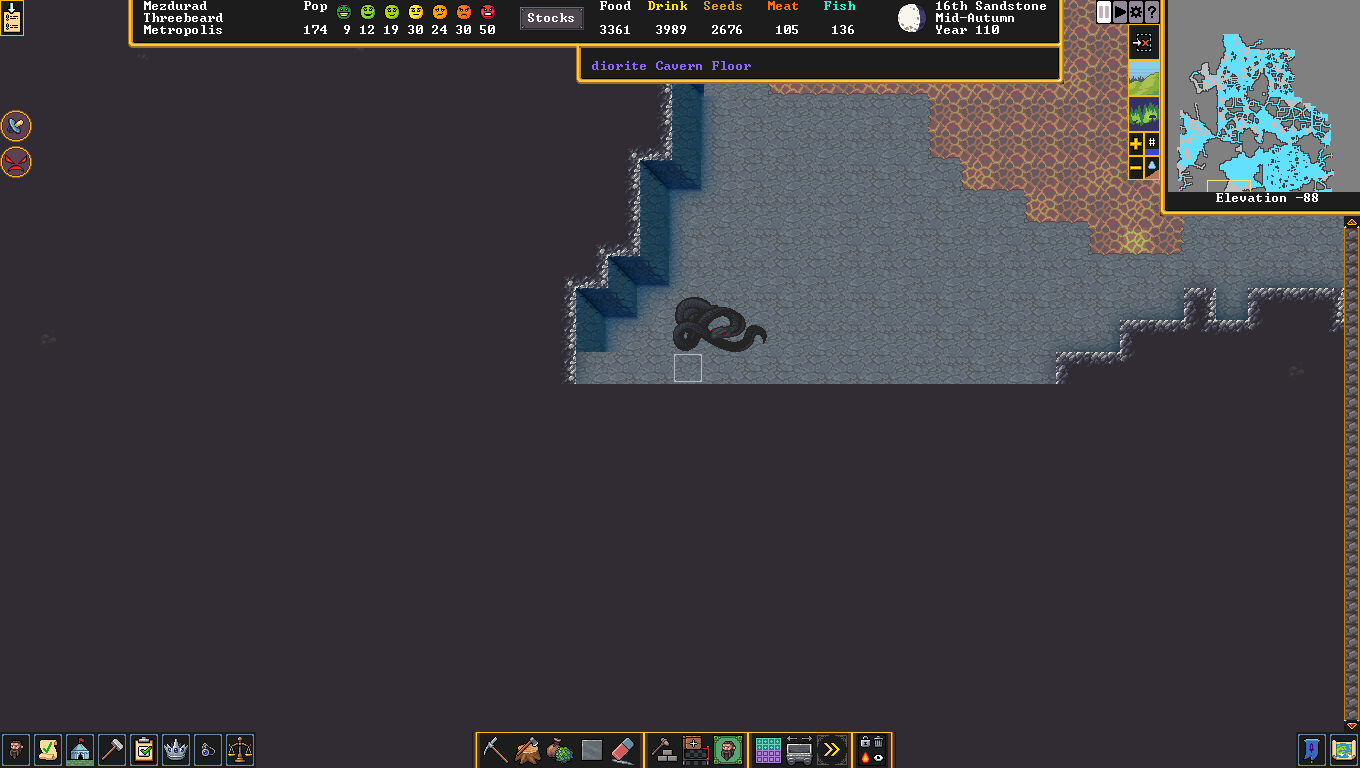Click the yellow minus button beside the minimap
This screenshot has width=1360, height=768.
point(1136,168)
